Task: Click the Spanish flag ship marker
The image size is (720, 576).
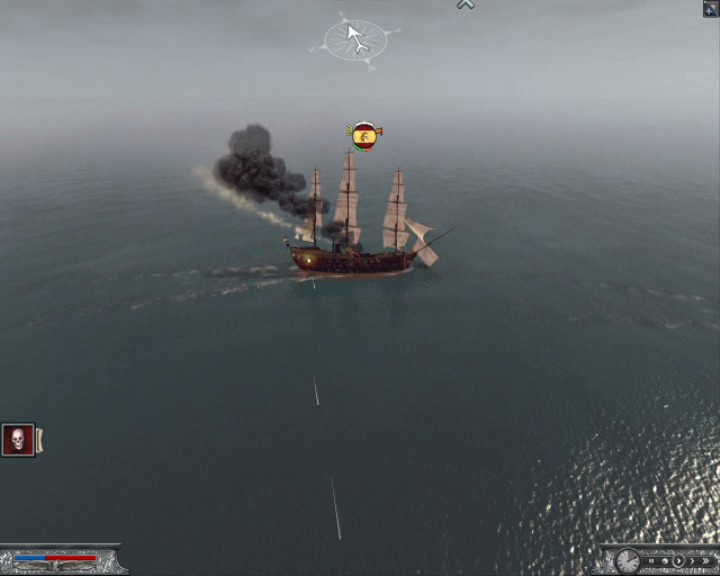Action: click(364, 135)
